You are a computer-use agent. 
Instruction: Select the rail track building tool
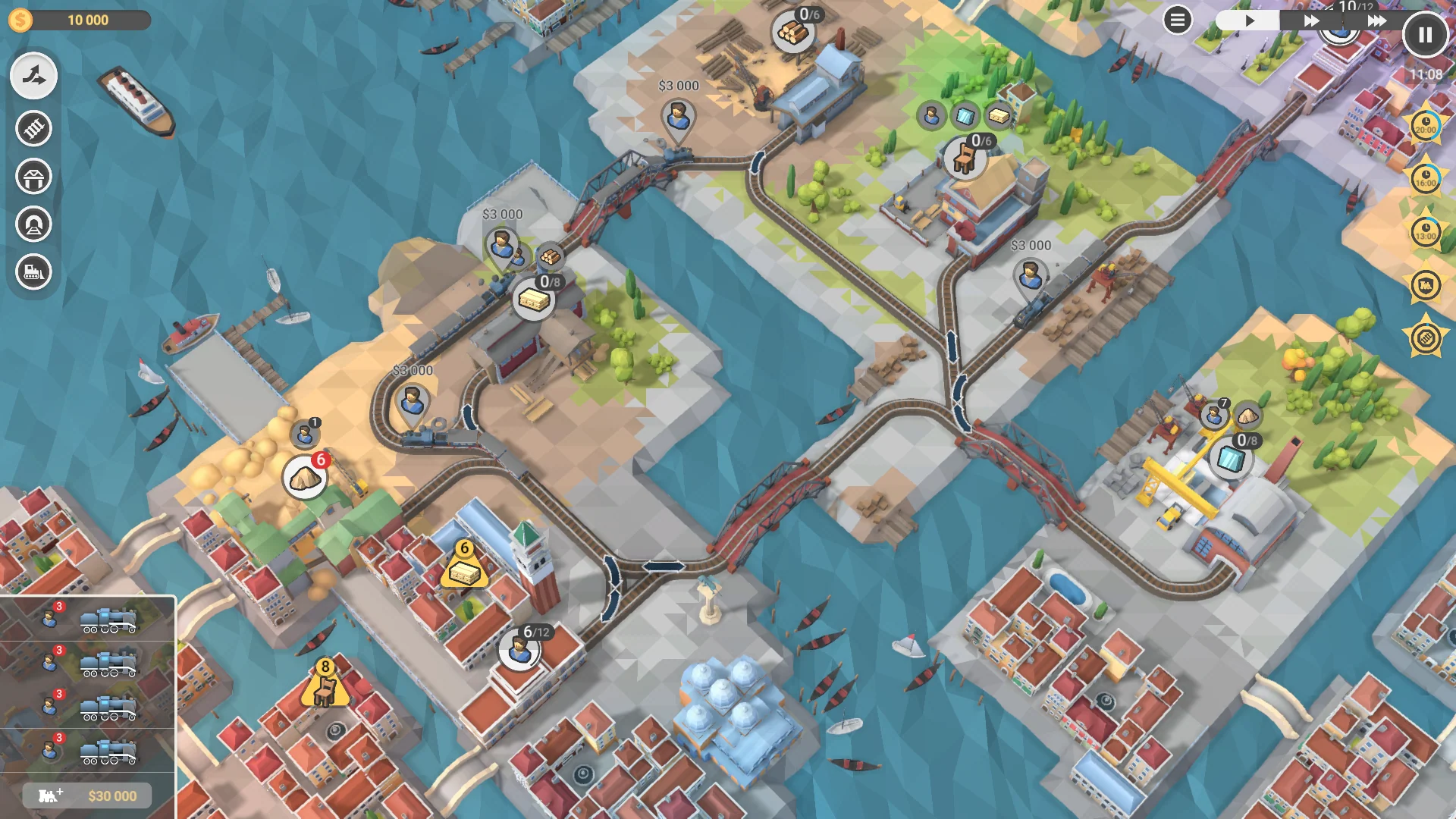(x=34, y=129)
